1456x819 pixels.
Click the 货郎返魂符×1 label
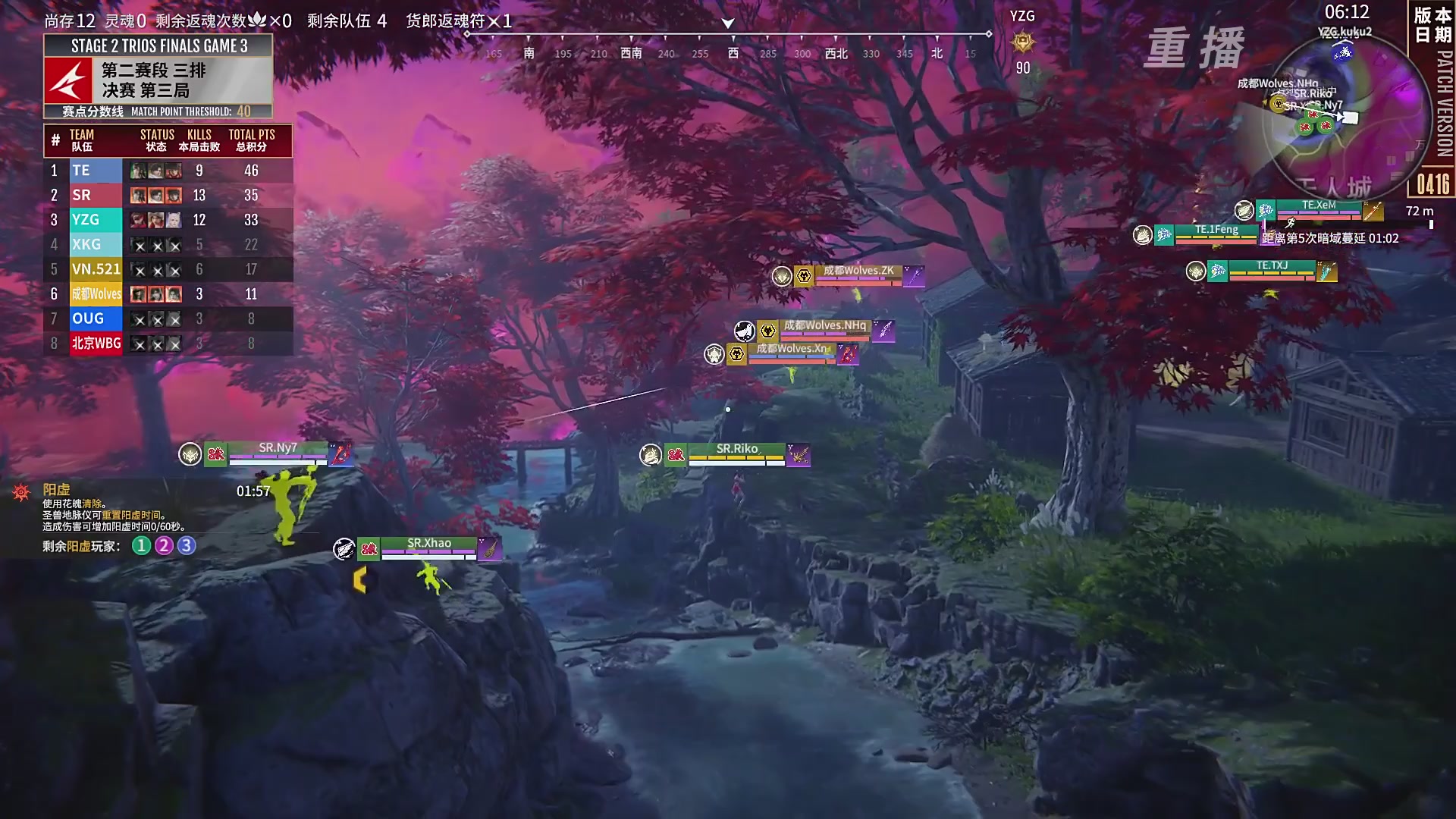coord(458,21)
